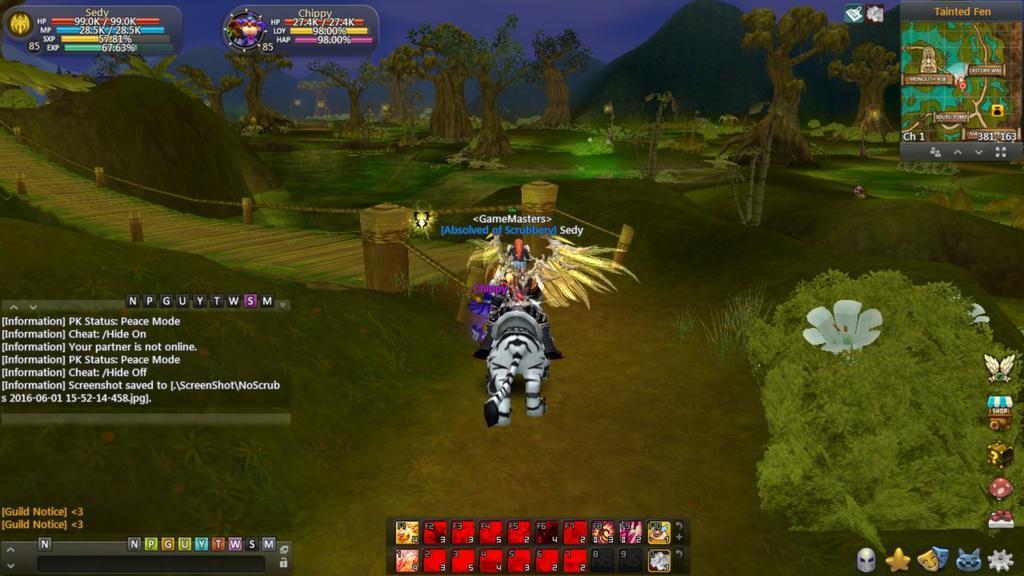Click the gold star menu icon
The width and height of the screenshot is (1024, 576).
(x=898, y=560)
